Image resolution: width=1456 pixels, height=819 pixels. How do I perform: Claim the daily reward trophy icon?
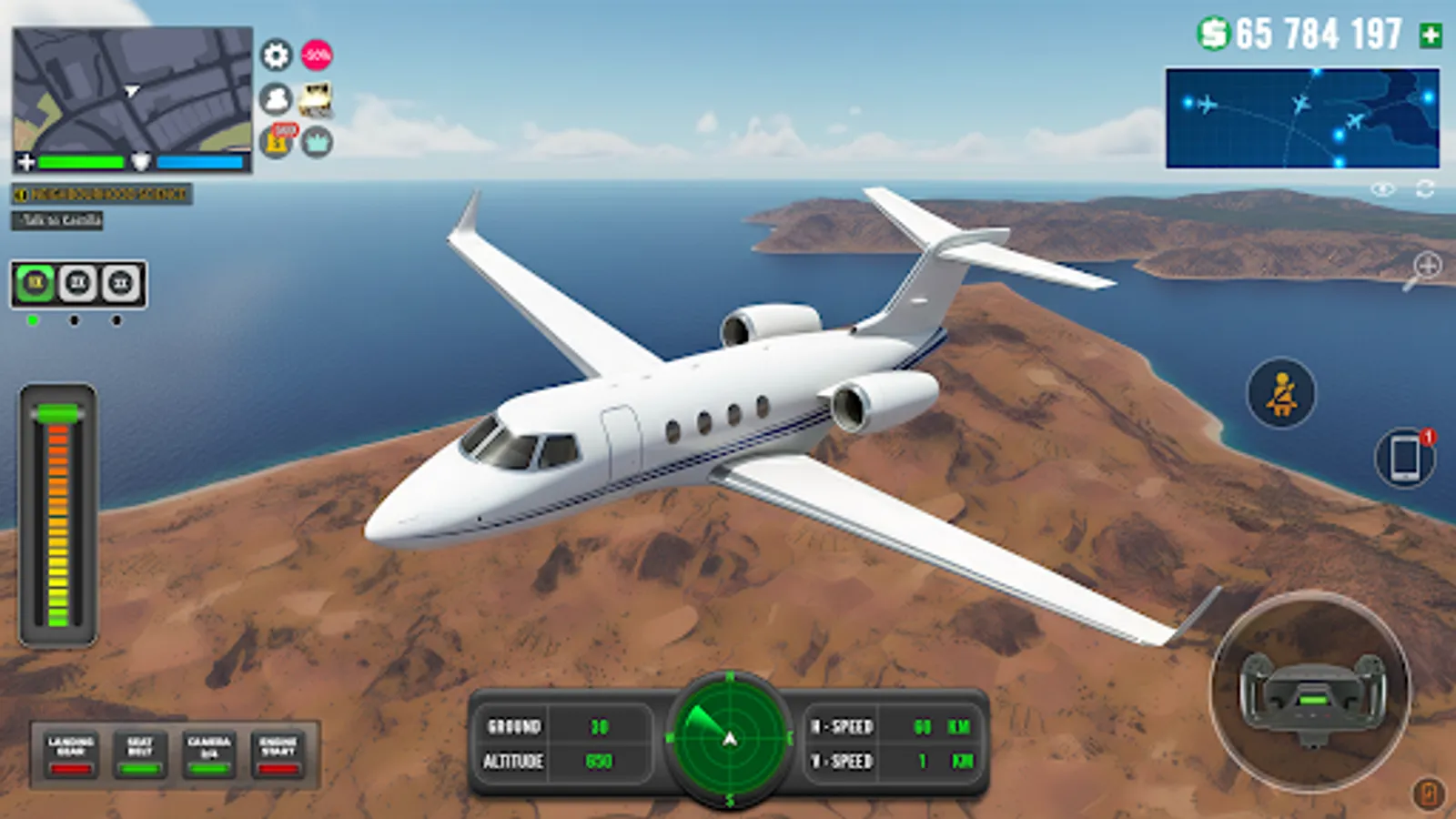click(x=276, y=144)
